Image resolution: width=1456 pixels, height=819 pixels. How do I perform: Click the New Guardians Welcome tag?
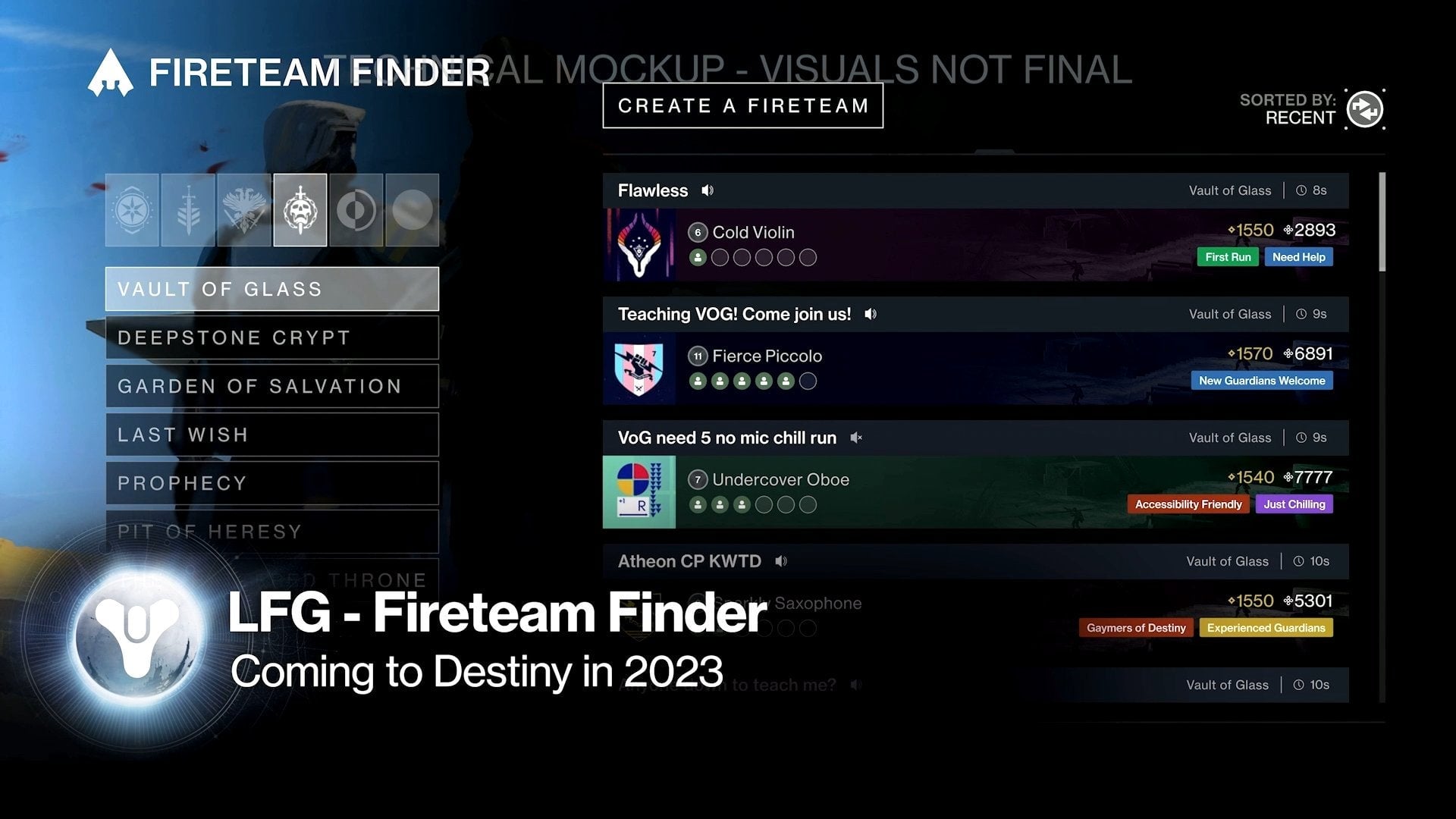point(1261,380)
